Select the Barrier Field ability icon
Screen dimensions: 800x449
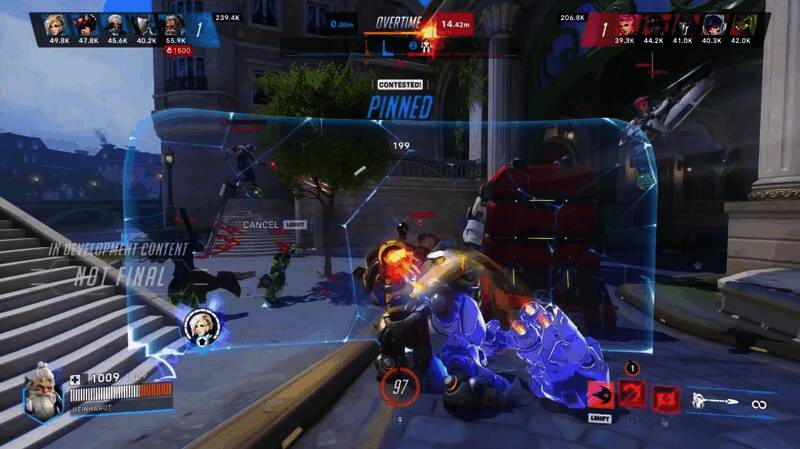pos(664,399)
